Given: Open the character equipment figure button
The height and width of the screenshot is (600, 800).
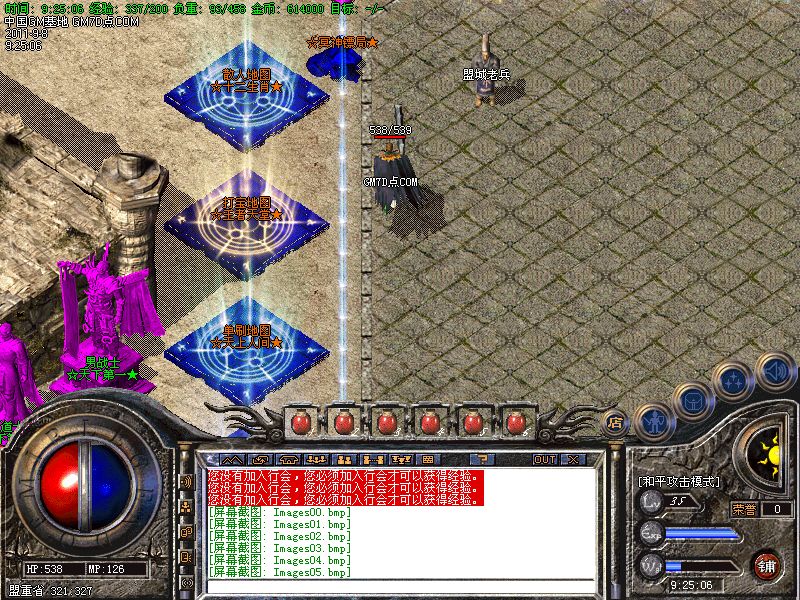Looking at the screenshot, I should (654, 421).
